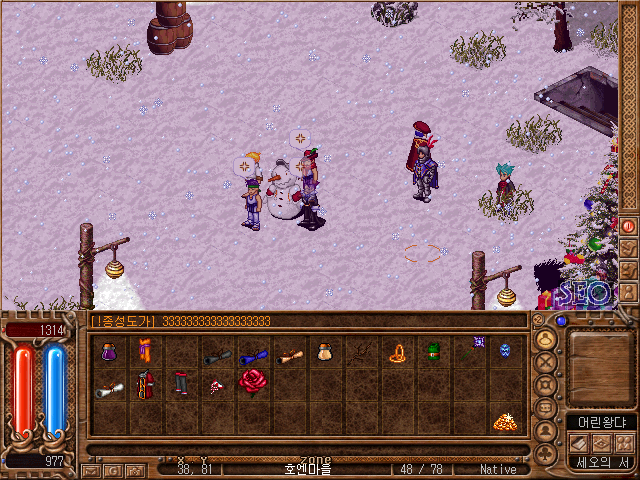Select the tan pouch bag item
The width and height of the screenshot is (640, 480).
[x=324, y=353]
